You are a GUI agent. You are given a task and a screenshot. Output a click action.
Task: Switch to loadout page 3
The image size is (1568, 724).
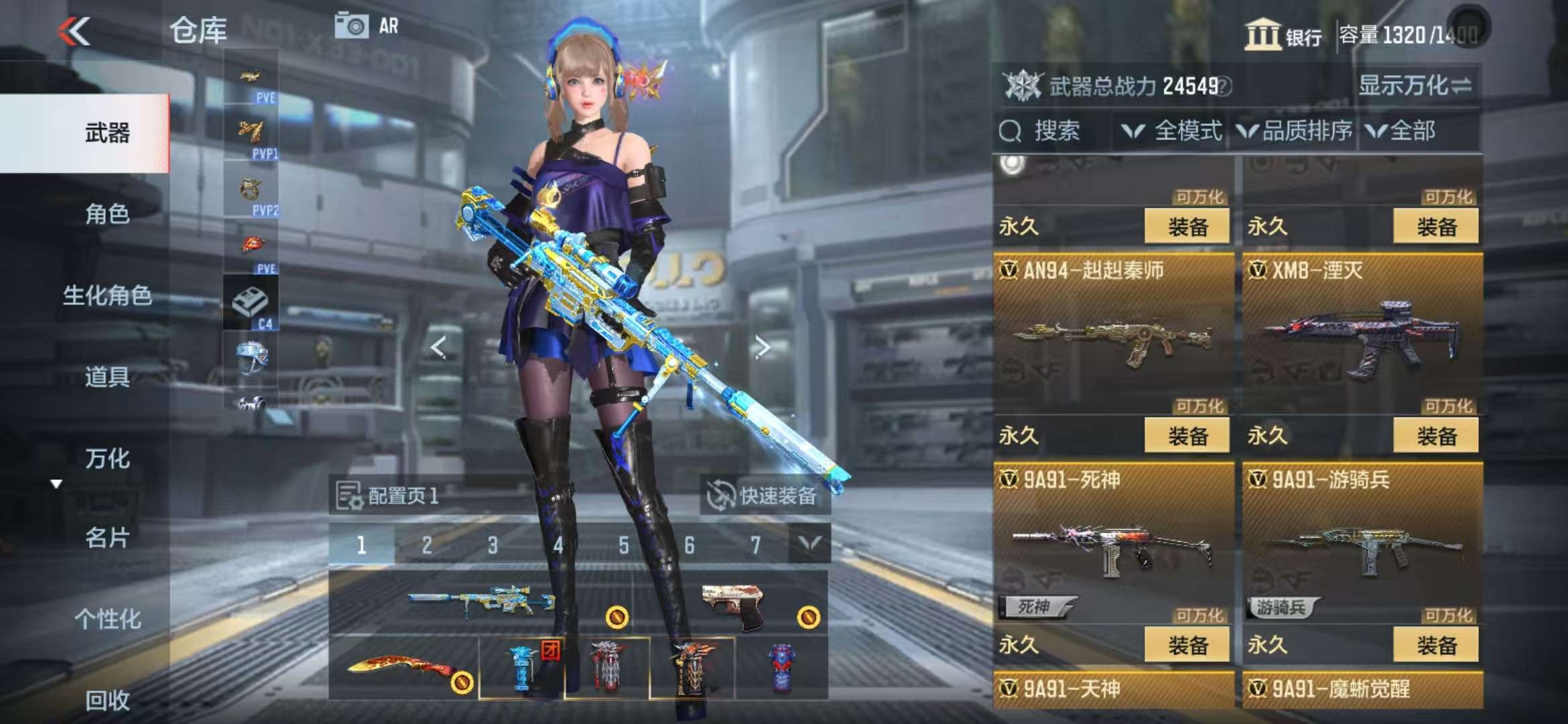pos(493,545)
